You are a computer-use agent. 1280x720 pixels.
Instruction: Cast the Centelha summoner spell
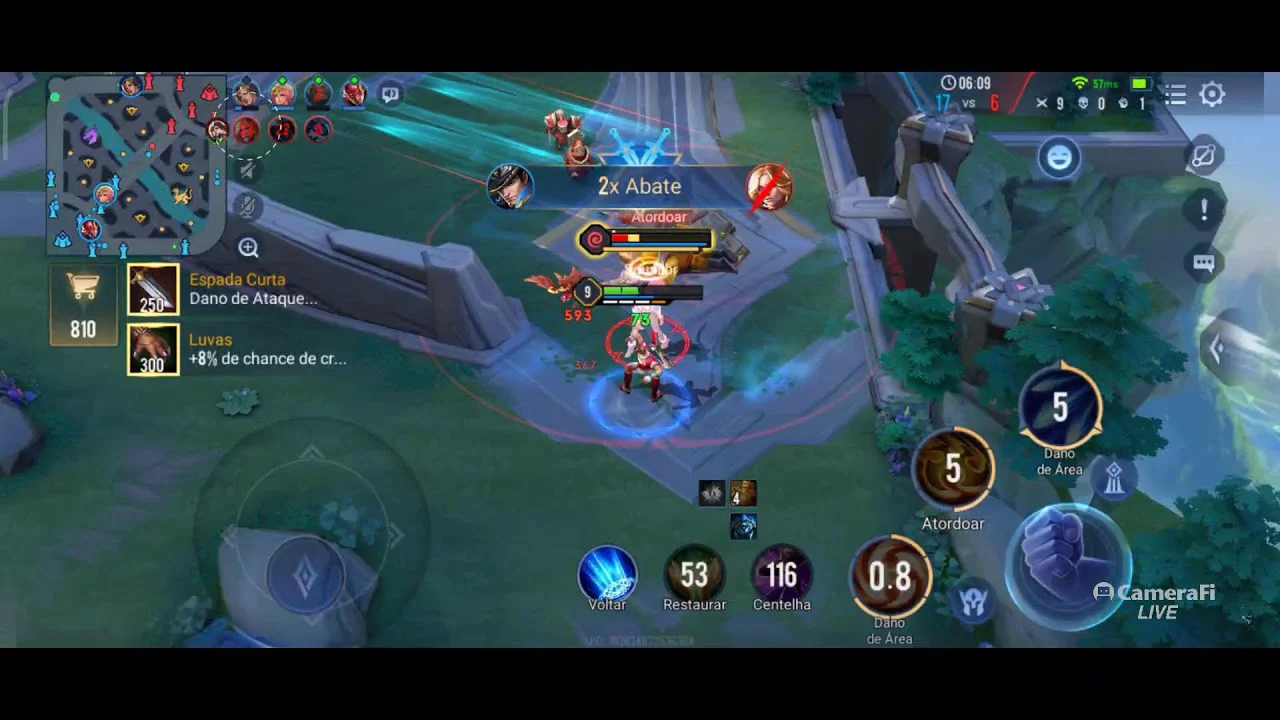[781, 575]
